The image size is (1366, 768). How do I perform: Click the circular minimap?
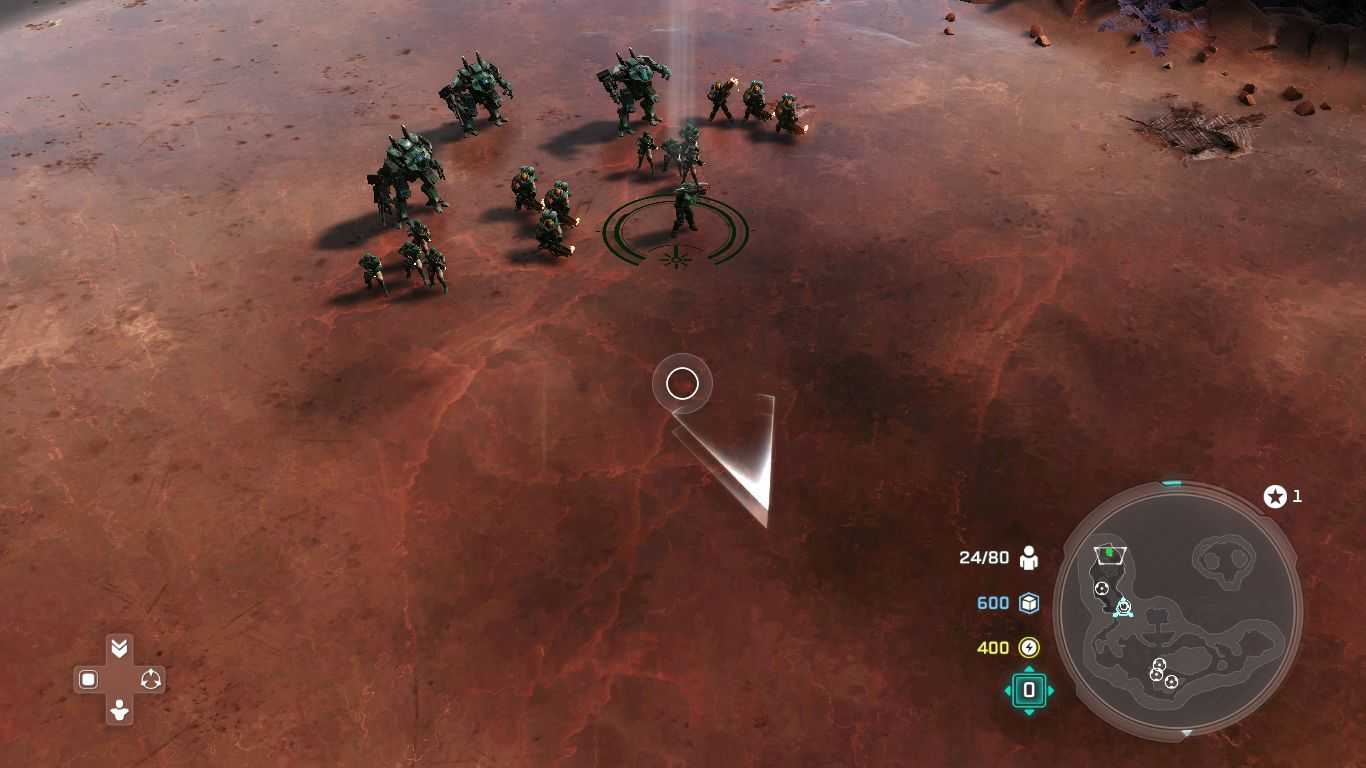click(x=1178, y=611)
